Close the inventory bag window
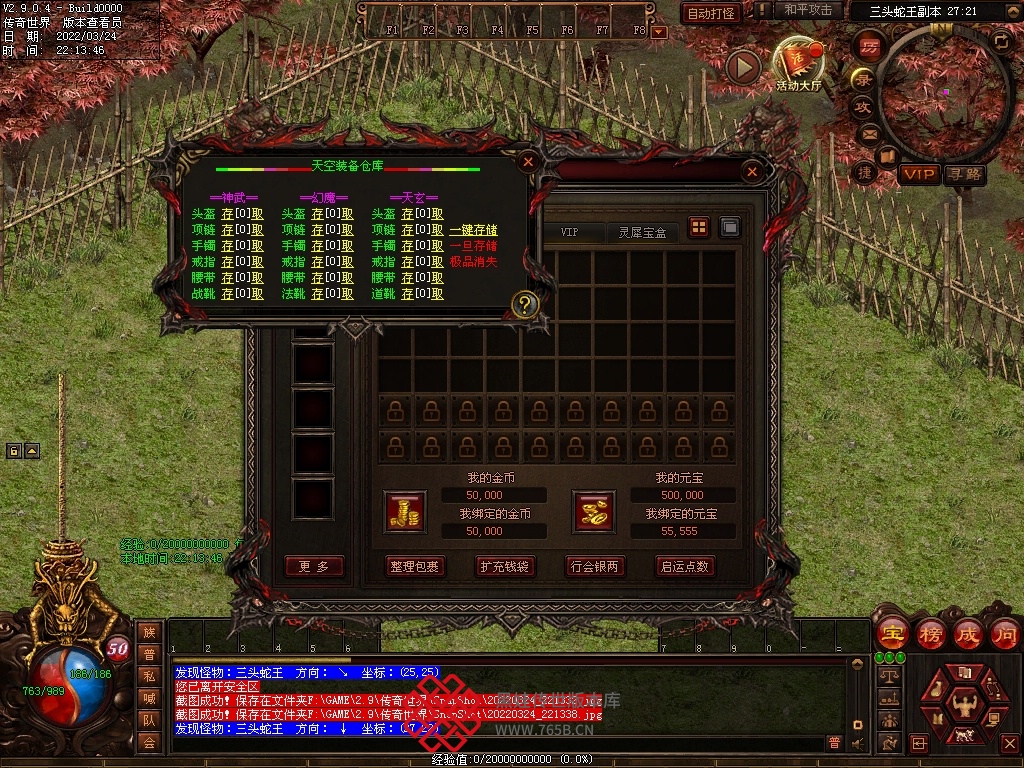This screenshot has height=768, width=1024. pos(752,172)
